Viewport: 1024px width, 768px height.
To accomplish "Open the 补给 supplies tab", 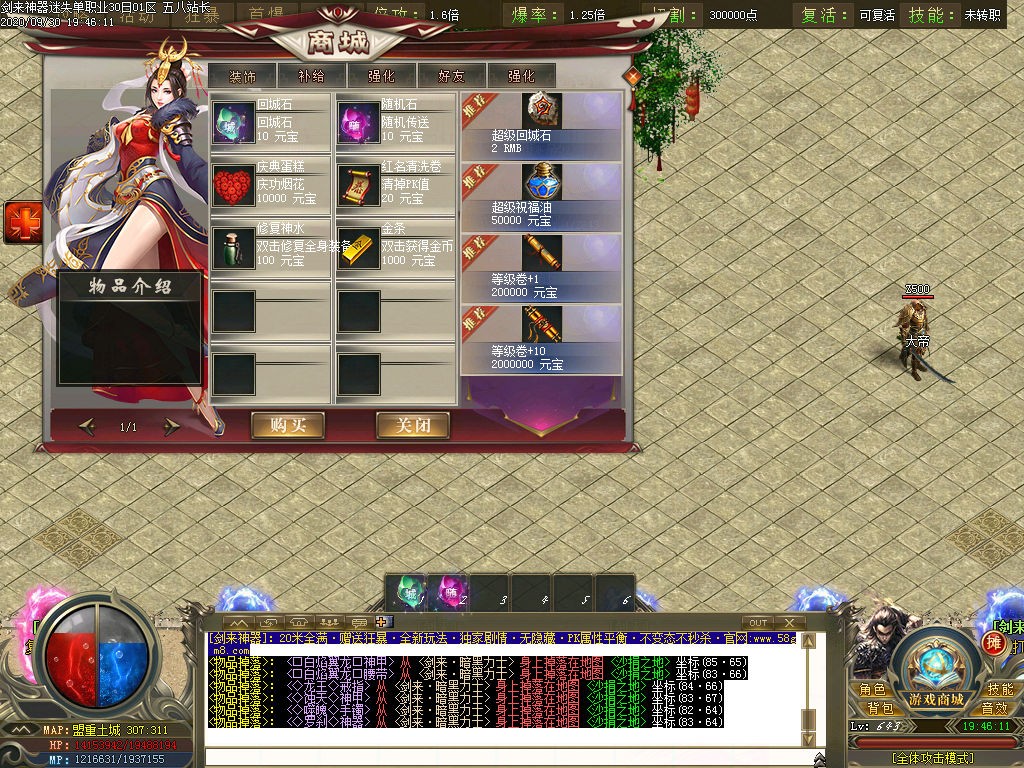I will point(311,76).
